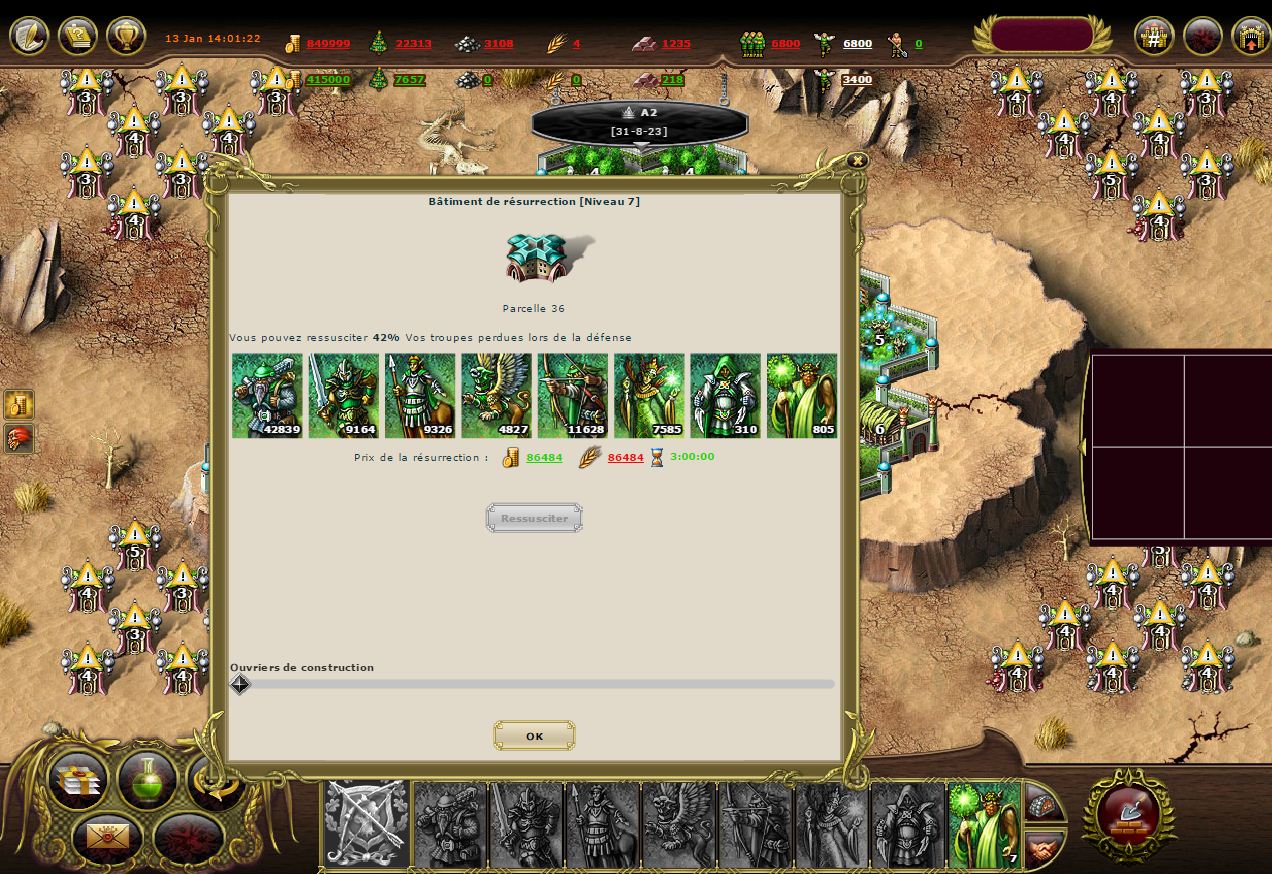Viewport: 1272px width, 874px height.
Task: Click the handshake icon beside the unit bar
Action: (x=1043, y=849)
